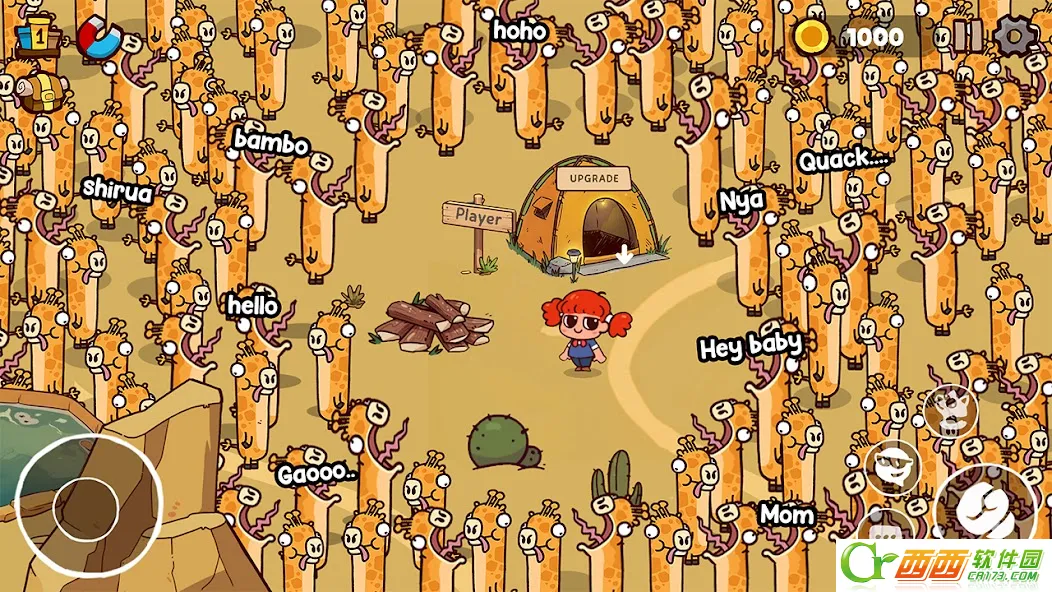Open the sunglasses emoji emote button
Viewport: 1052px width, 592px height.
pyautogui.click(x=891, y=467)
